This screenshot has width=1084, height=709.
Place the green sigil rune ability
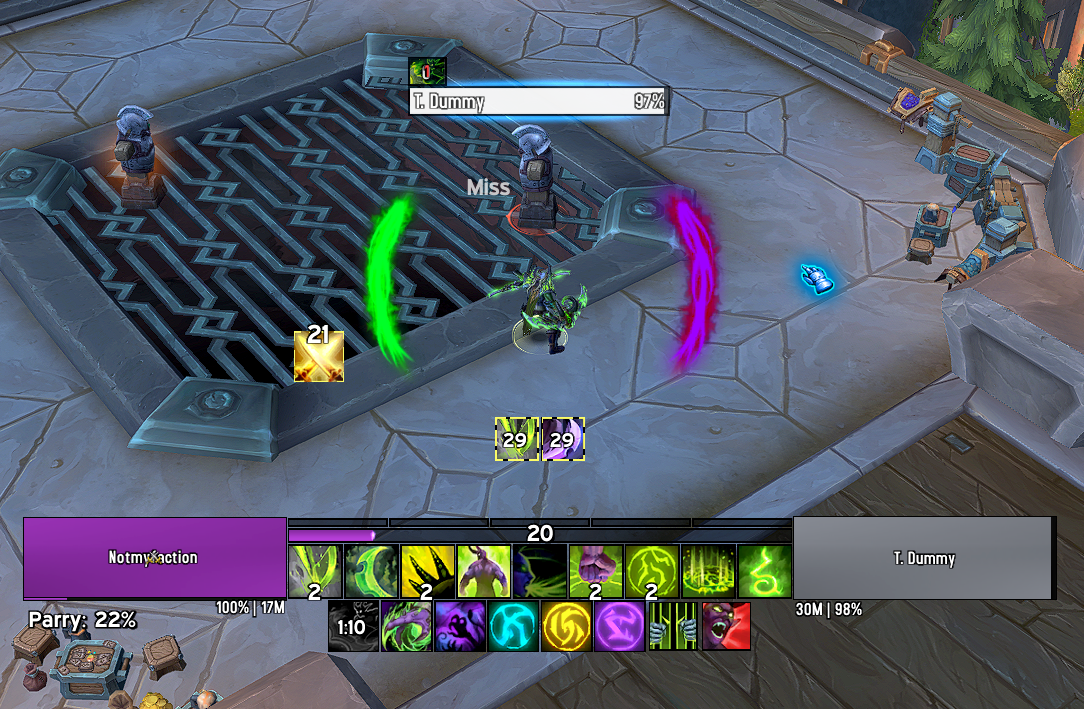coord(652,571)
